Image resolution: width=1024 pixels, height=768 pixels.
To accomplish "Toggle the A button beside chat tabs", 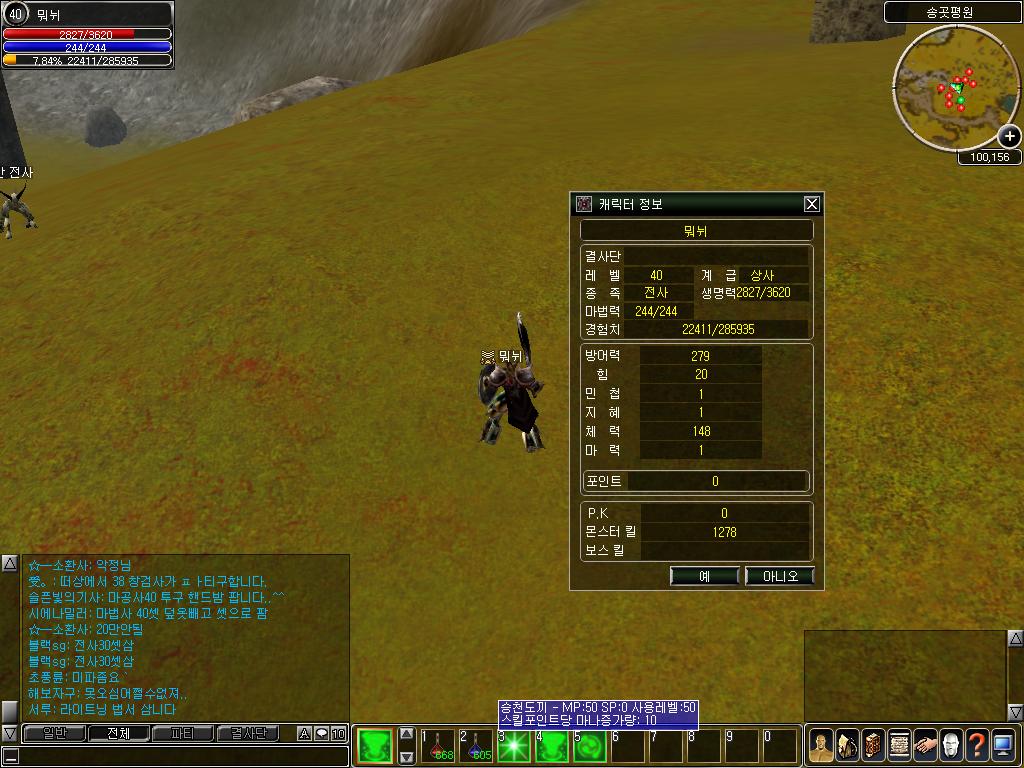I will 305,734.
